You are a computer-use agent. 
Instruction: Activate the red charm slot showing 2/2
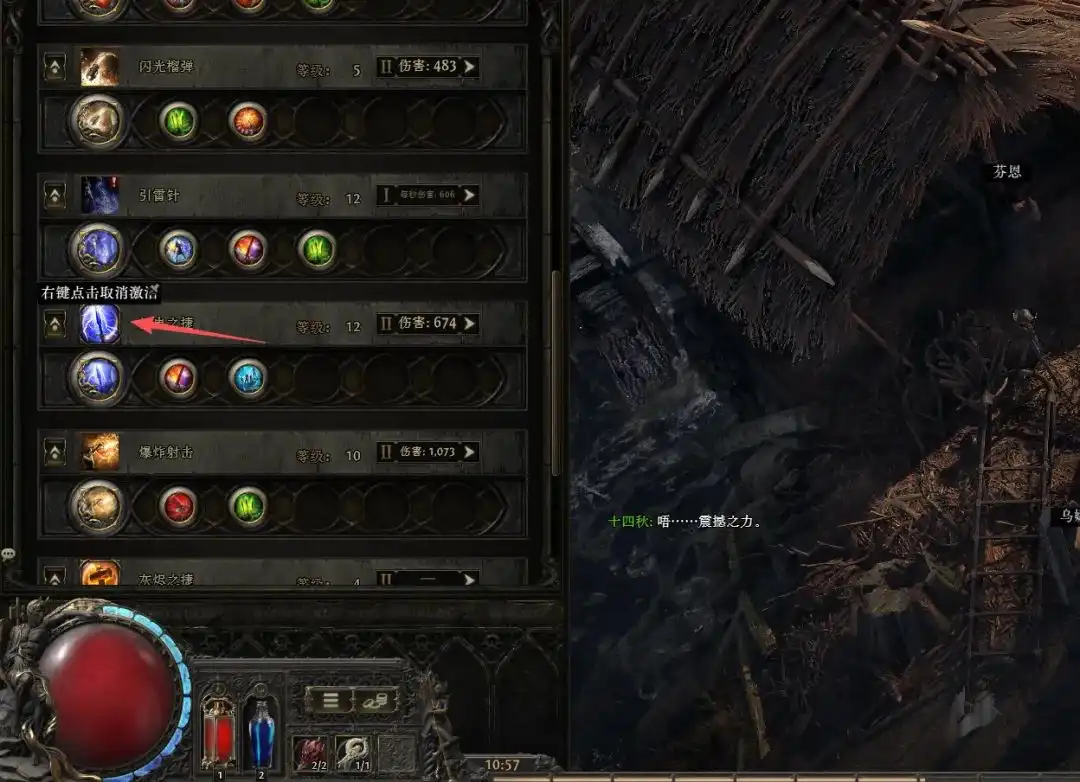pyautogui.click(x=310, y=750)
